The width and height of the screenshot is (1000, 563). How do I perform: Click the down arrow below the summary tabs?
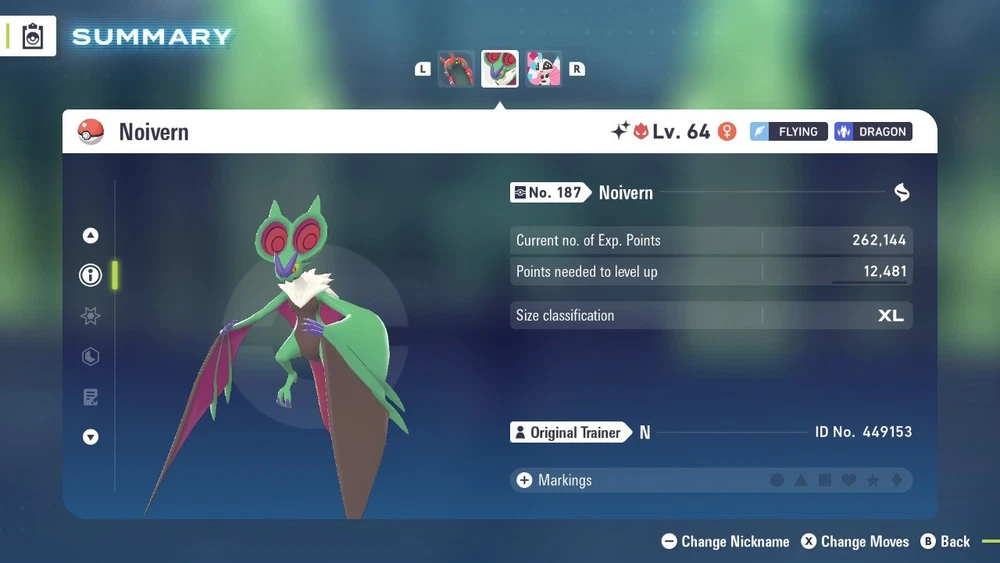[91, 437]
